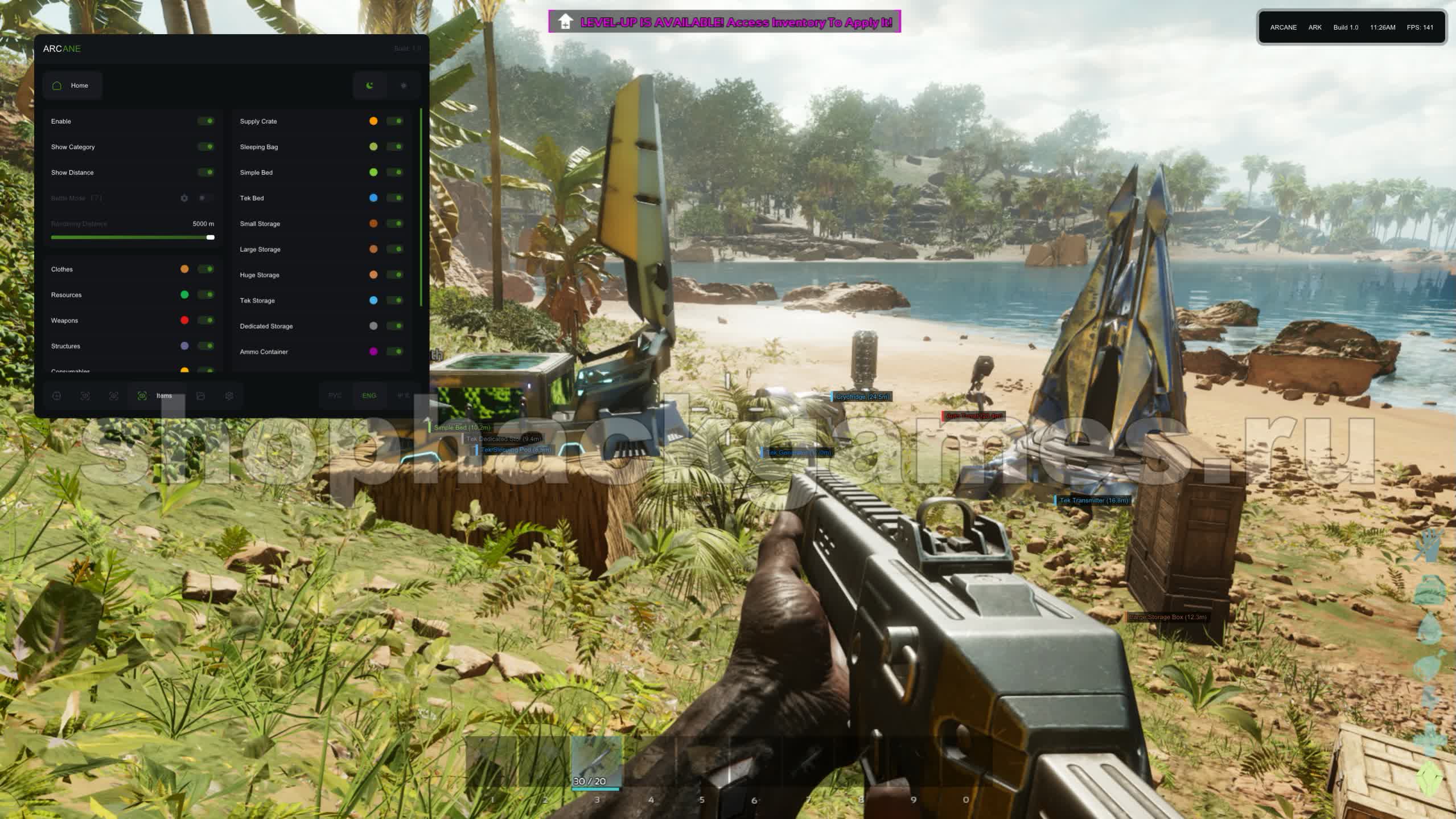Toggle the Clothes category switch

tap(206, 269)
